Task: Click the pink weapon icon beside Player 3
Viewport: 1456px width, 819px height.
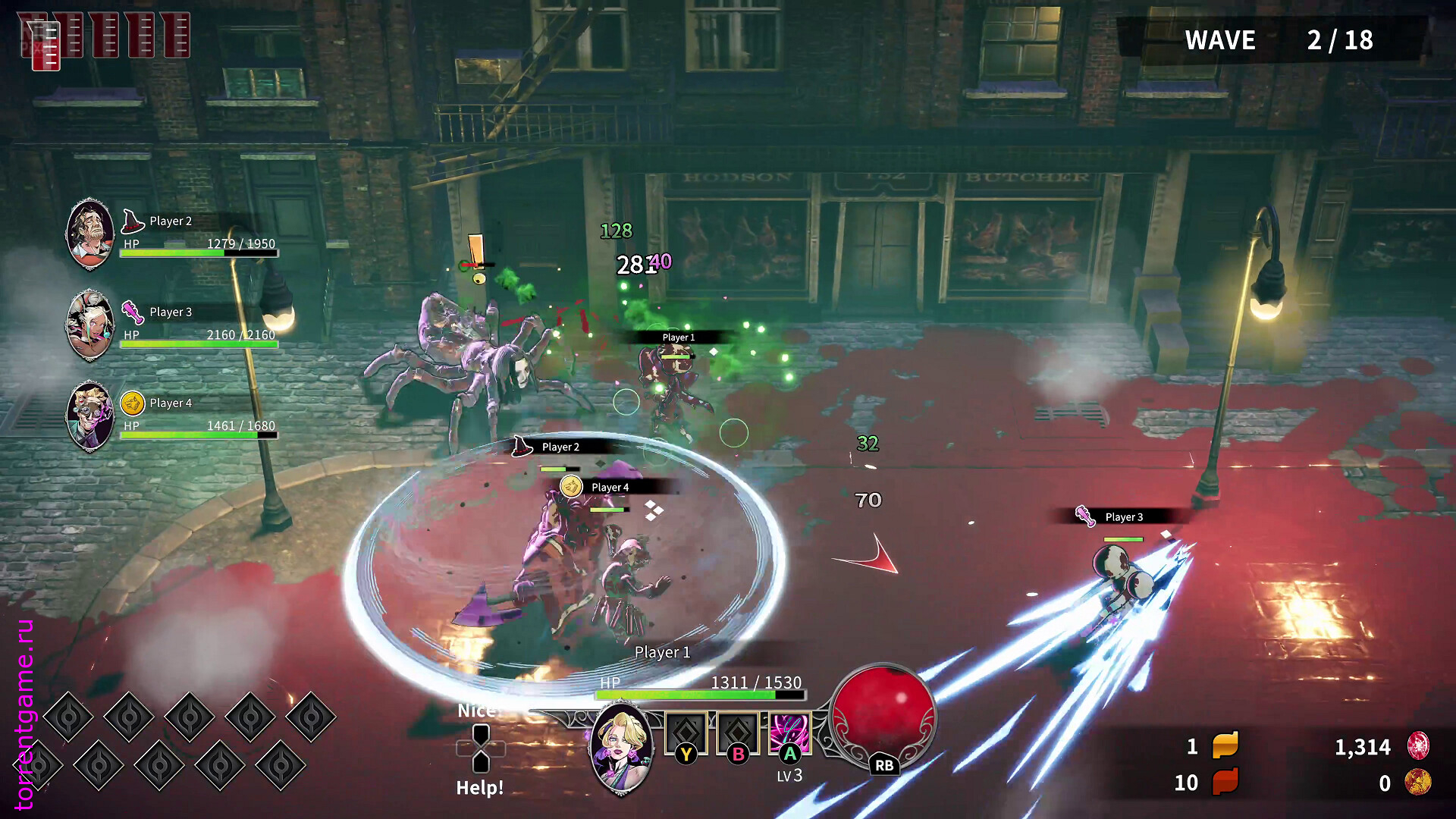Action: click(x=133, y=312)
